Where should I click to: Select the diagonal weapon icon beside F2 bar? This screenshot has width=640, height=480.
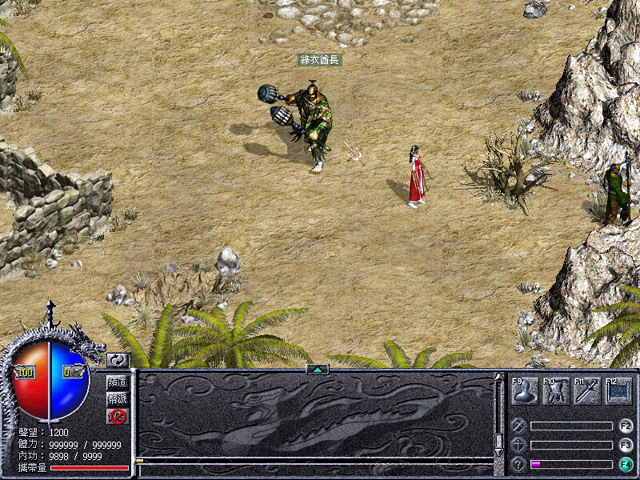(x=518, y=426)
